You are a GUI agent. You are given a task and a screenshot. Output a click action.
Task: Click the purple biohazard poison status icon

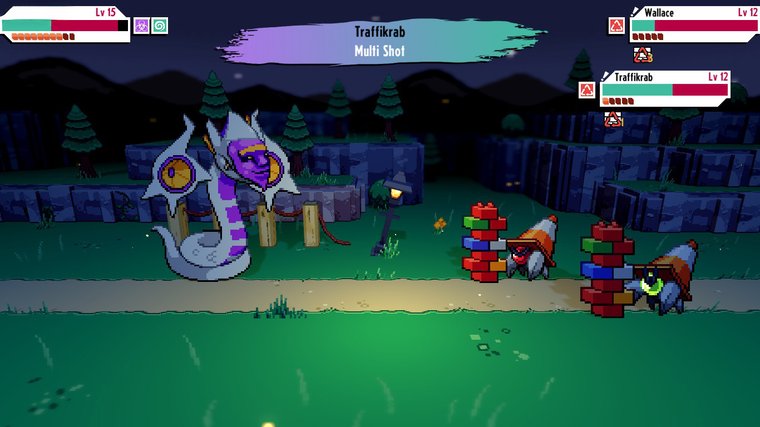pos(142,25)
